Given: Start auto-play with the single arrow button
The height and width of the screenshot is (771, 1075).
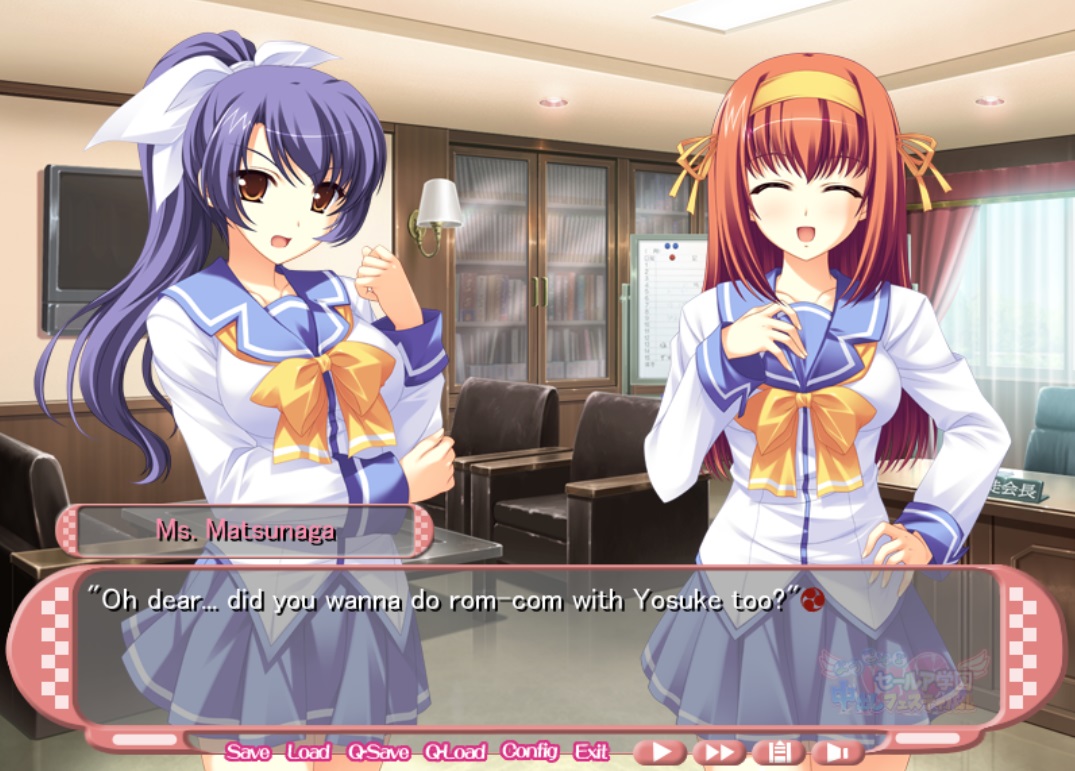Looking at the screenshot, I should [660, 752].
